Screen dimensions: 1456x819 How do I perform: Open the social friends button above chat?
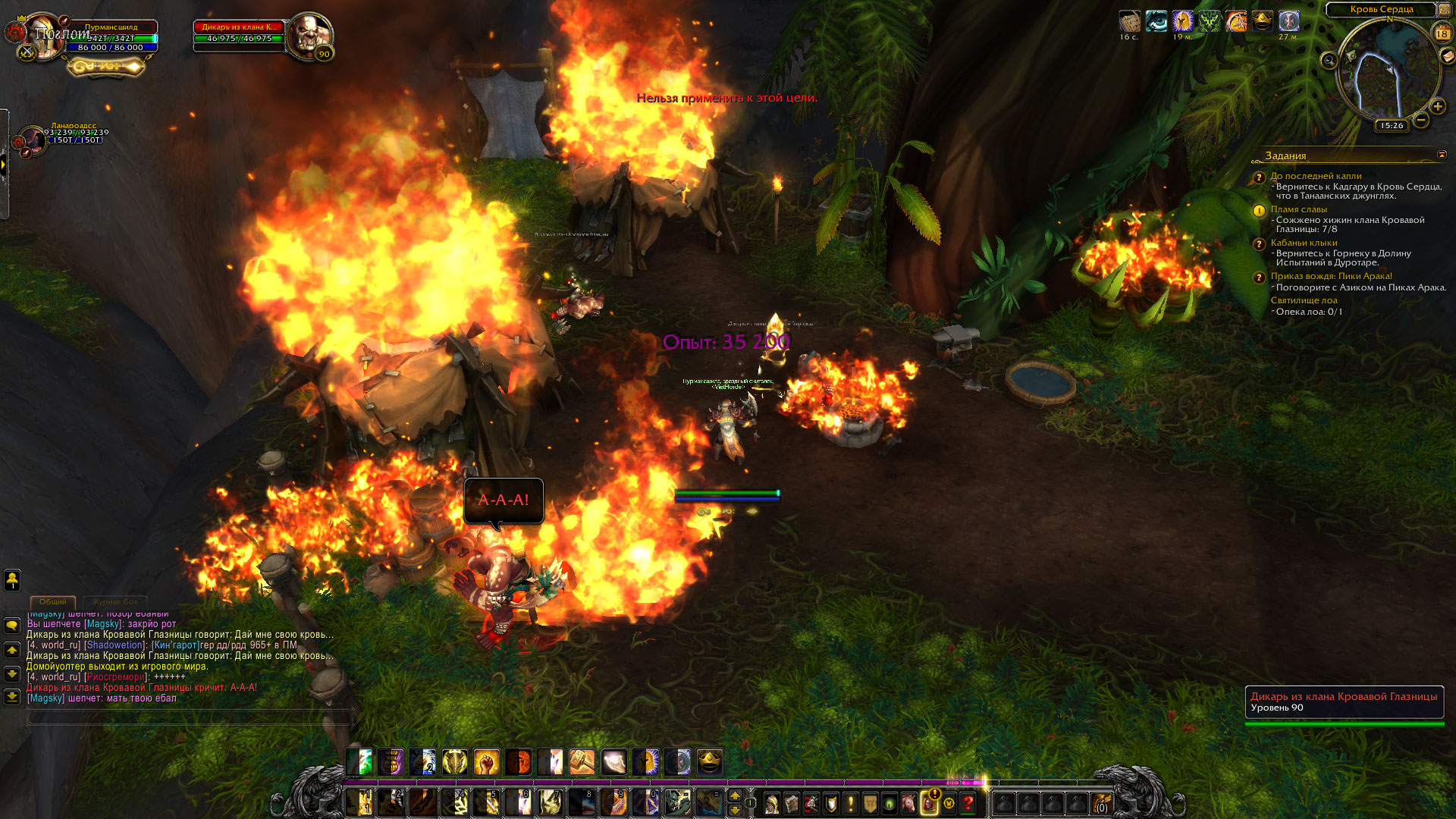tap(12, 580)
